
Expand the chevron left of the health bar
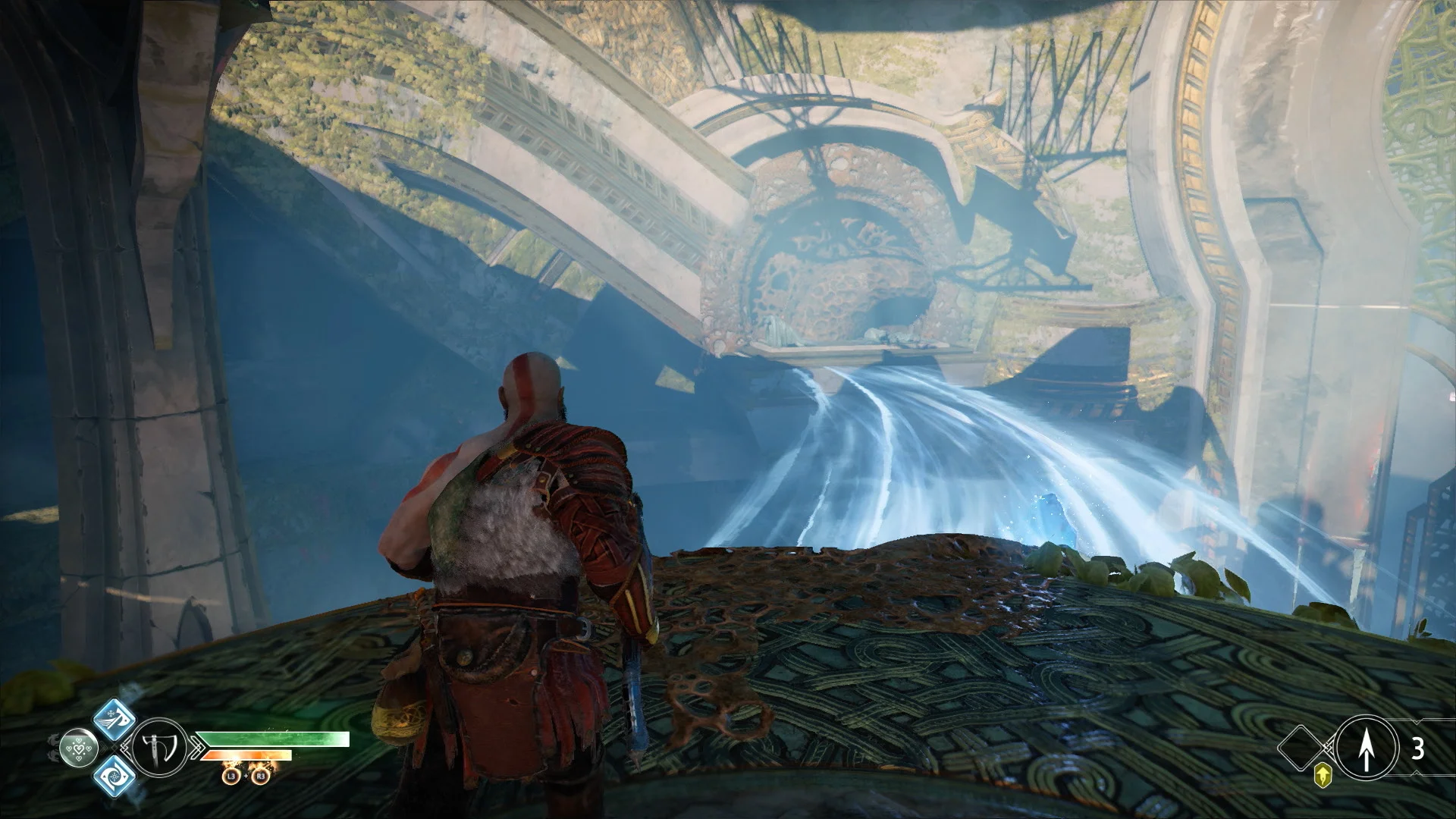tap(198, 747)
